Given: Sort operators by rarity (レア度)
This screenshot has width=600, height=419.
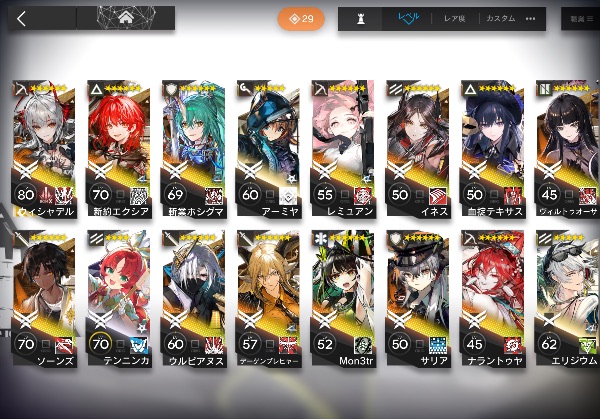Looking at the screenshot, I should pyautogui.click(x=457, y=18).
